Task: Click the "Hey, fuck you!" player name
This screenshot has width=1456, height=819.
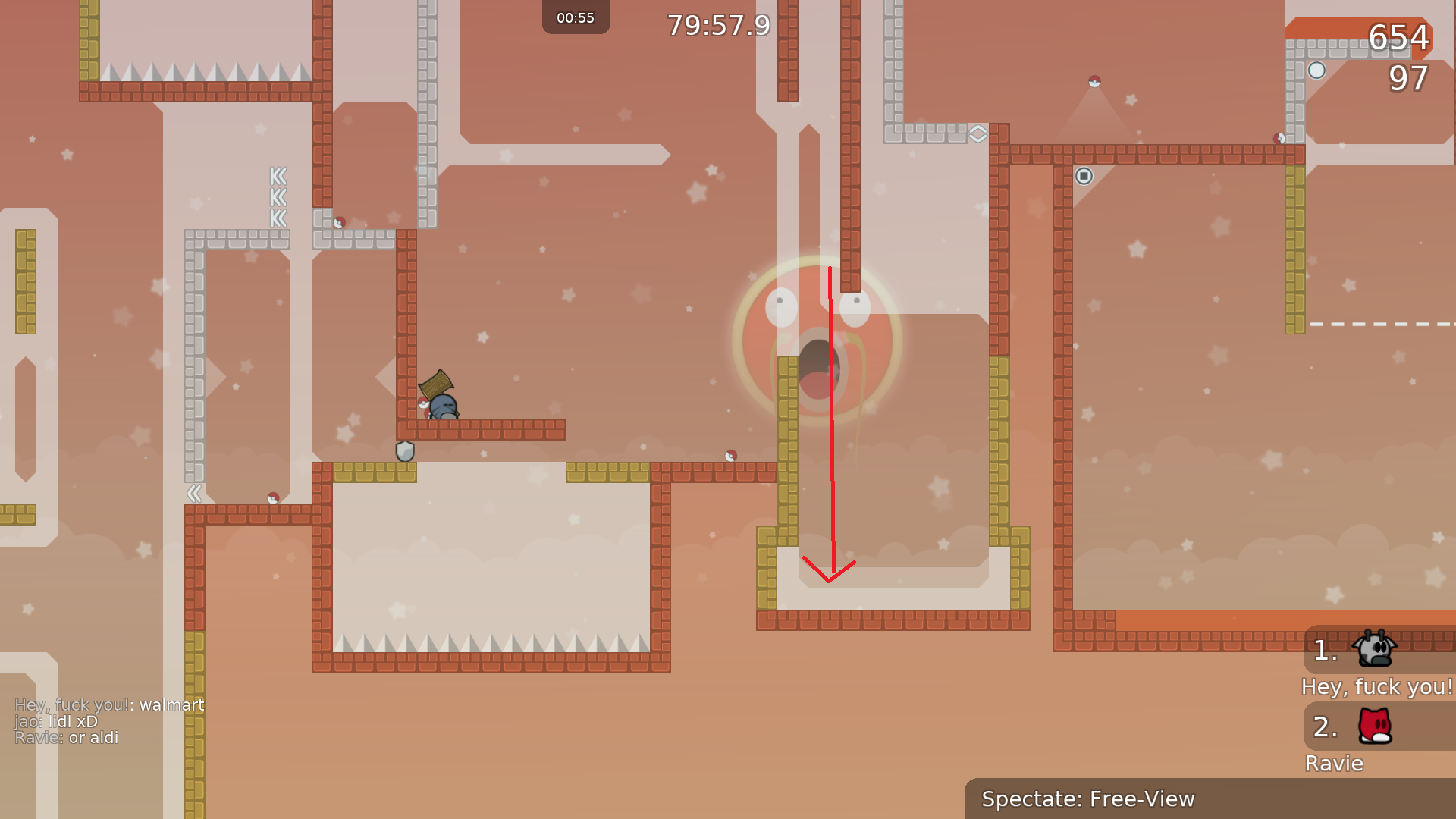Action: [x=1377, y=687]
